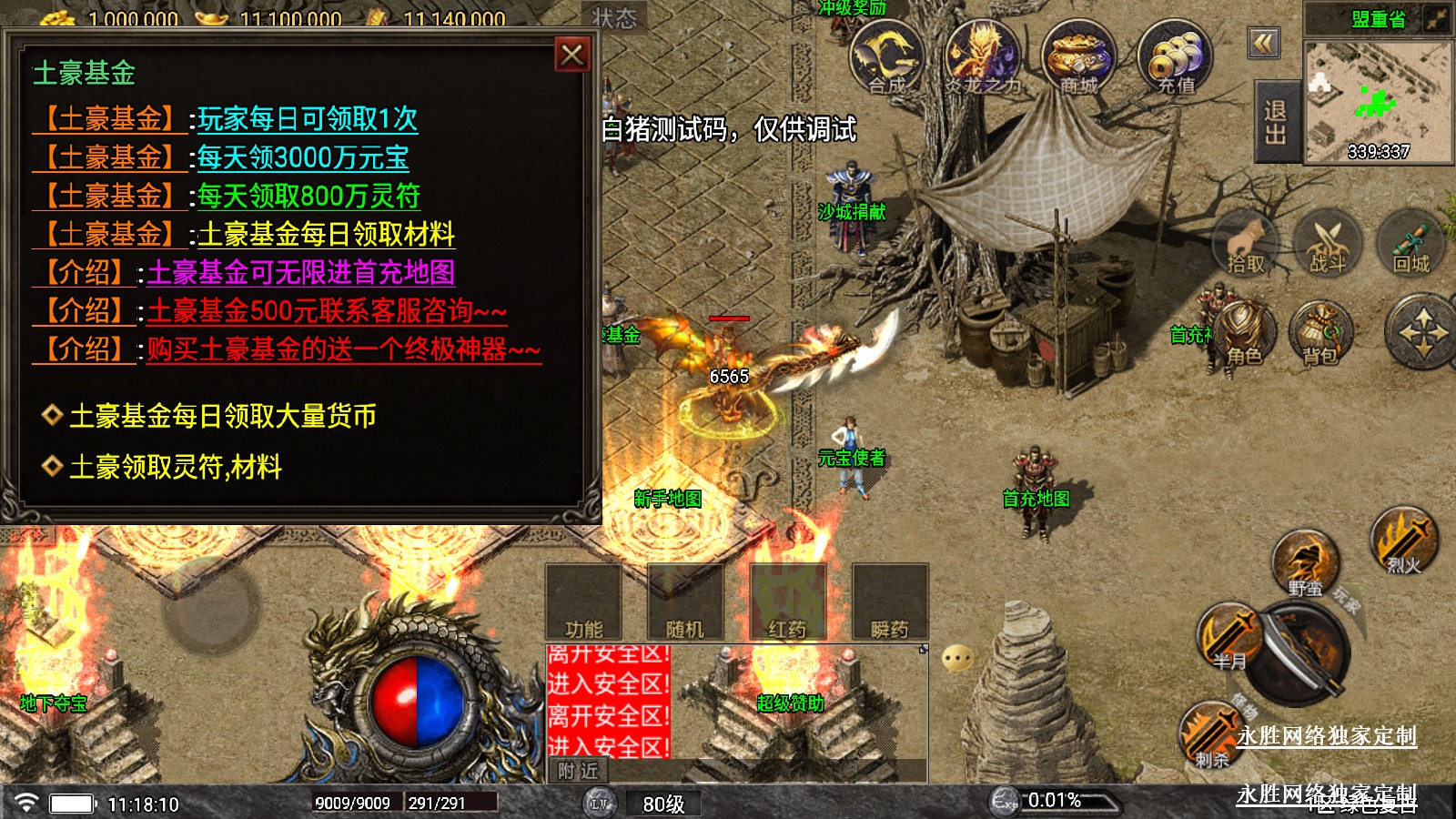1456x819 pixels.
Task: Close the 土豪基金 dialog
Action: (572, 56)
